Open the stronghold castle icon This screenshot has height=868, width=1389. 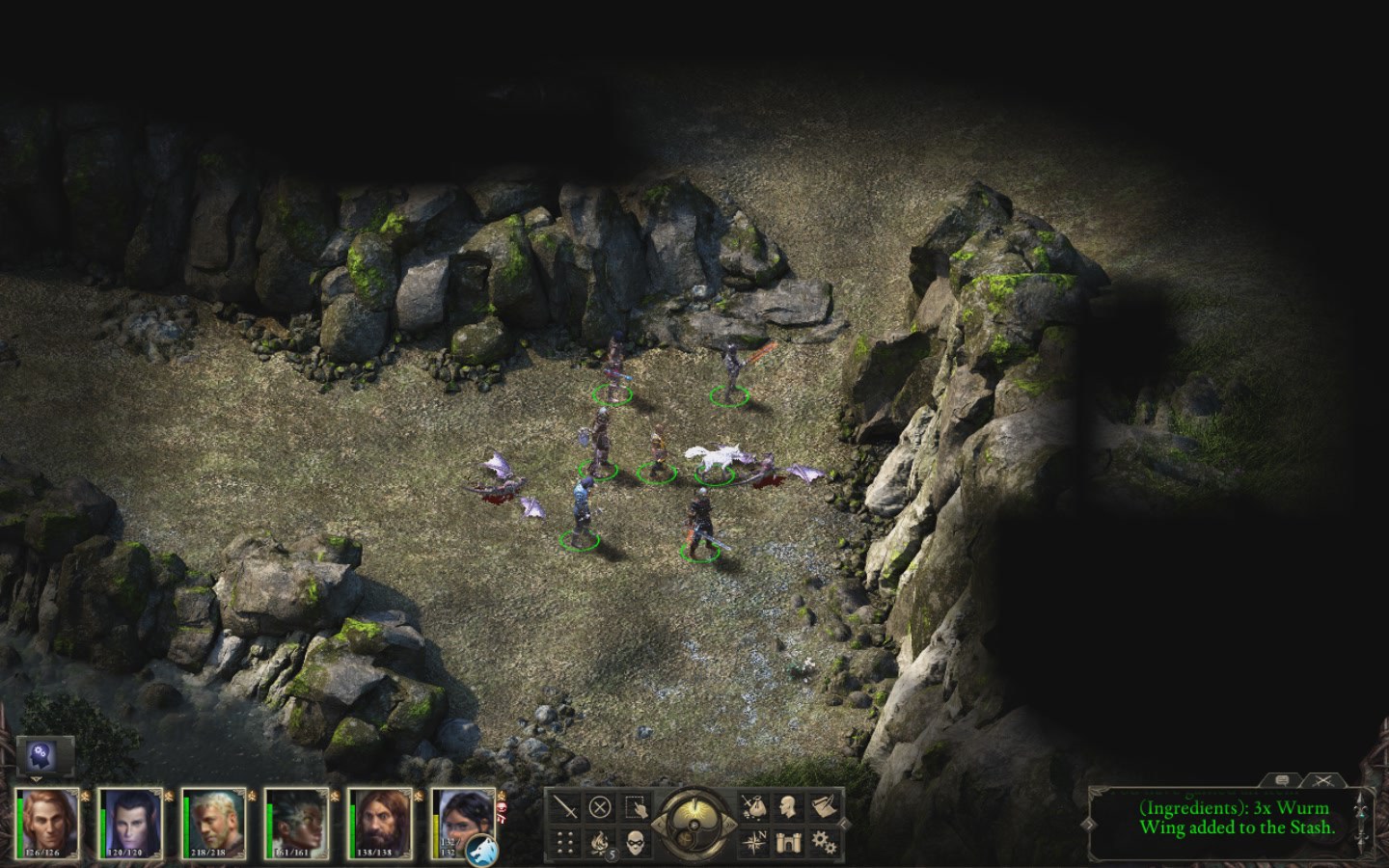tap(788, 842)
